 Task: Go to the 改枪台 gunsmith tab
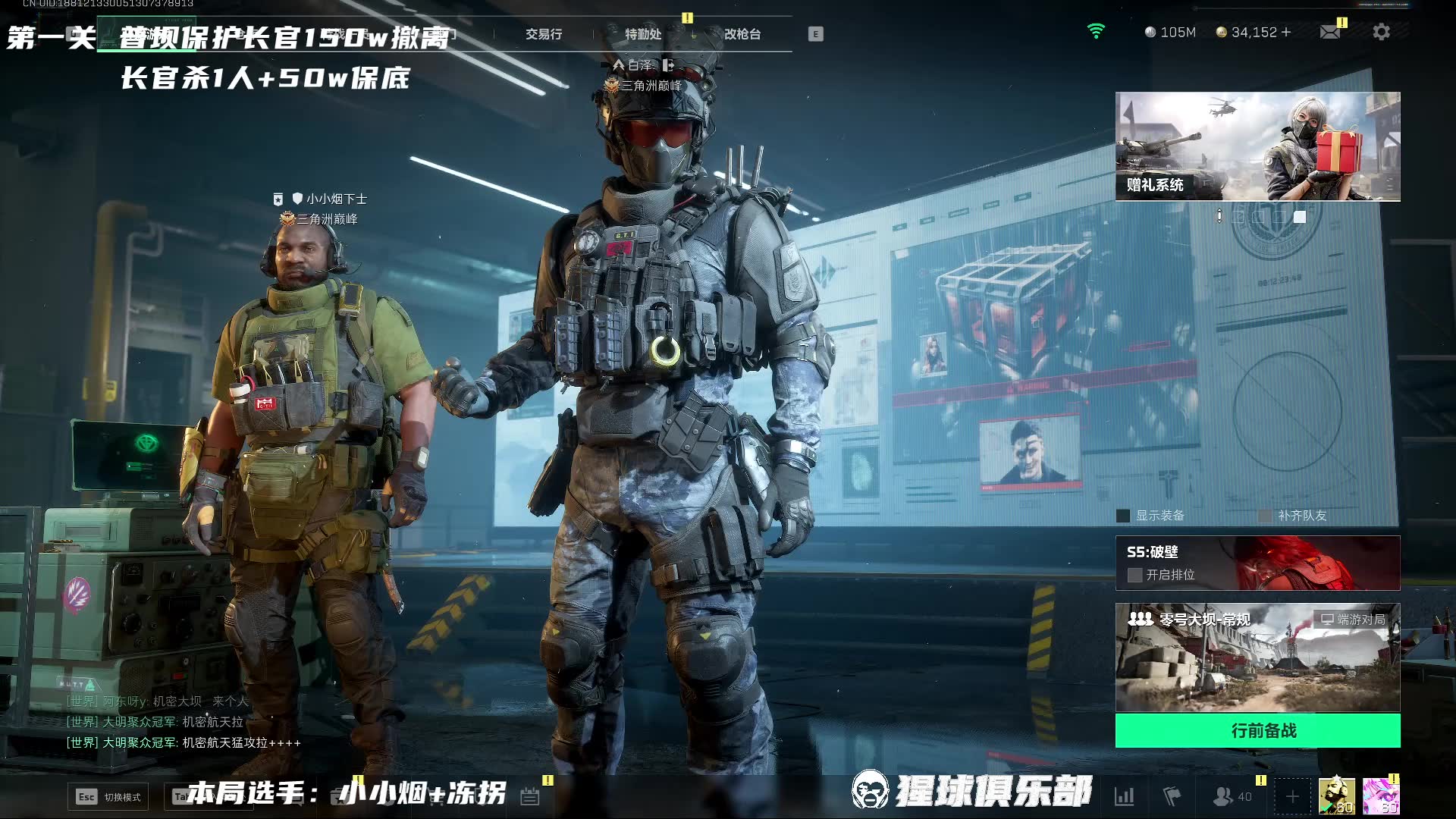[x=742, y=34]
